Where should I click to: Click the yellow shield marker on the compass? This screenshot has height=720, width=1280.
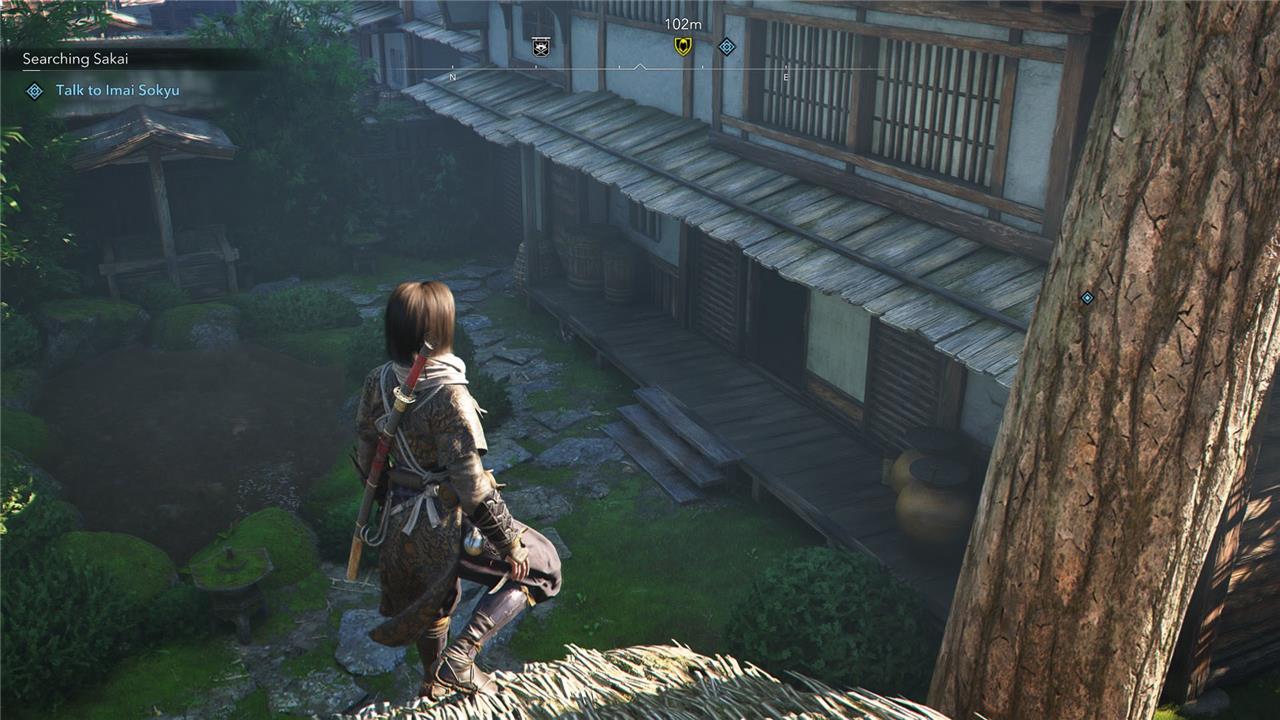(683, 46)
